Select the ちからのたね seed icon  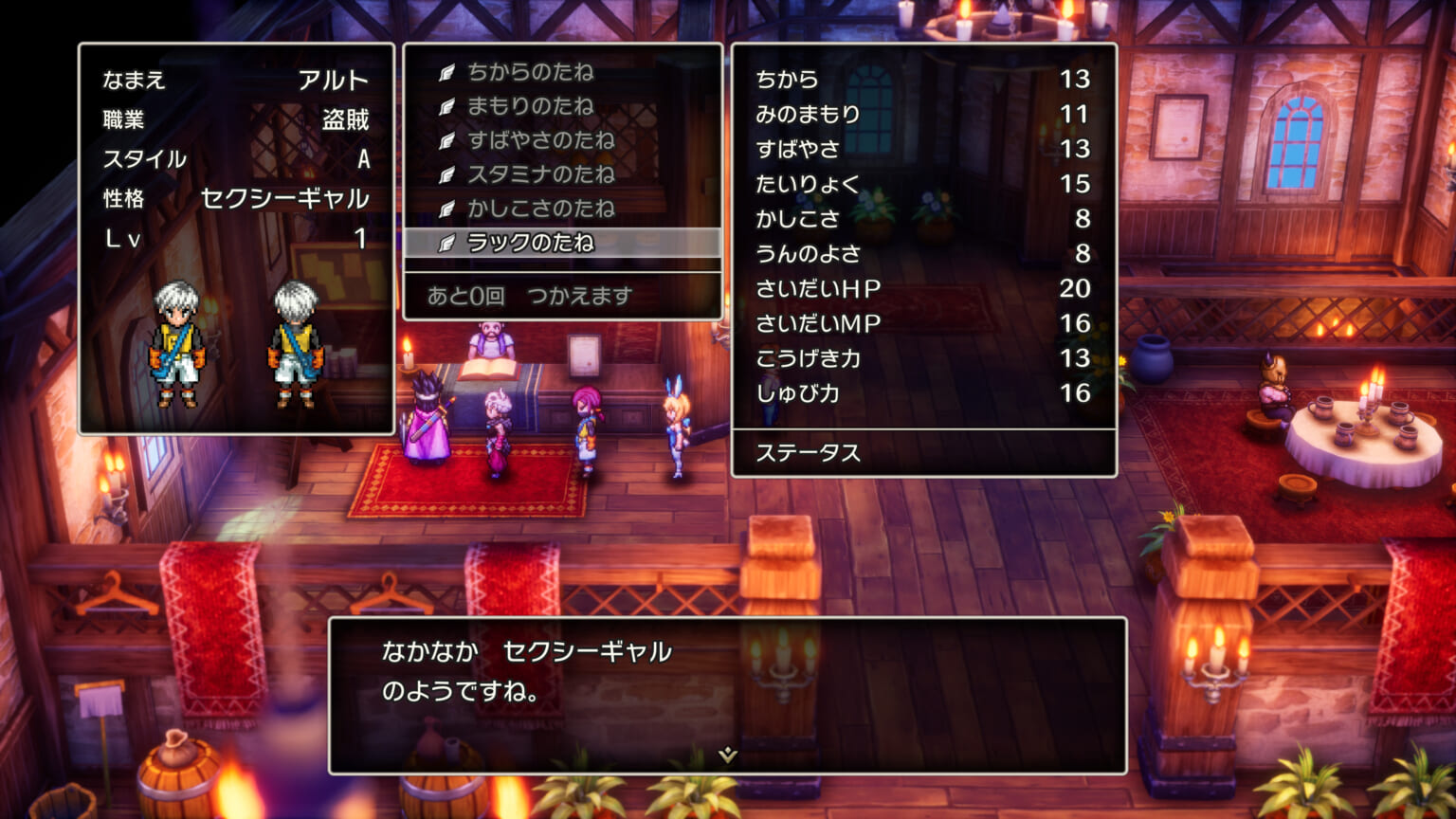point(446,73)
